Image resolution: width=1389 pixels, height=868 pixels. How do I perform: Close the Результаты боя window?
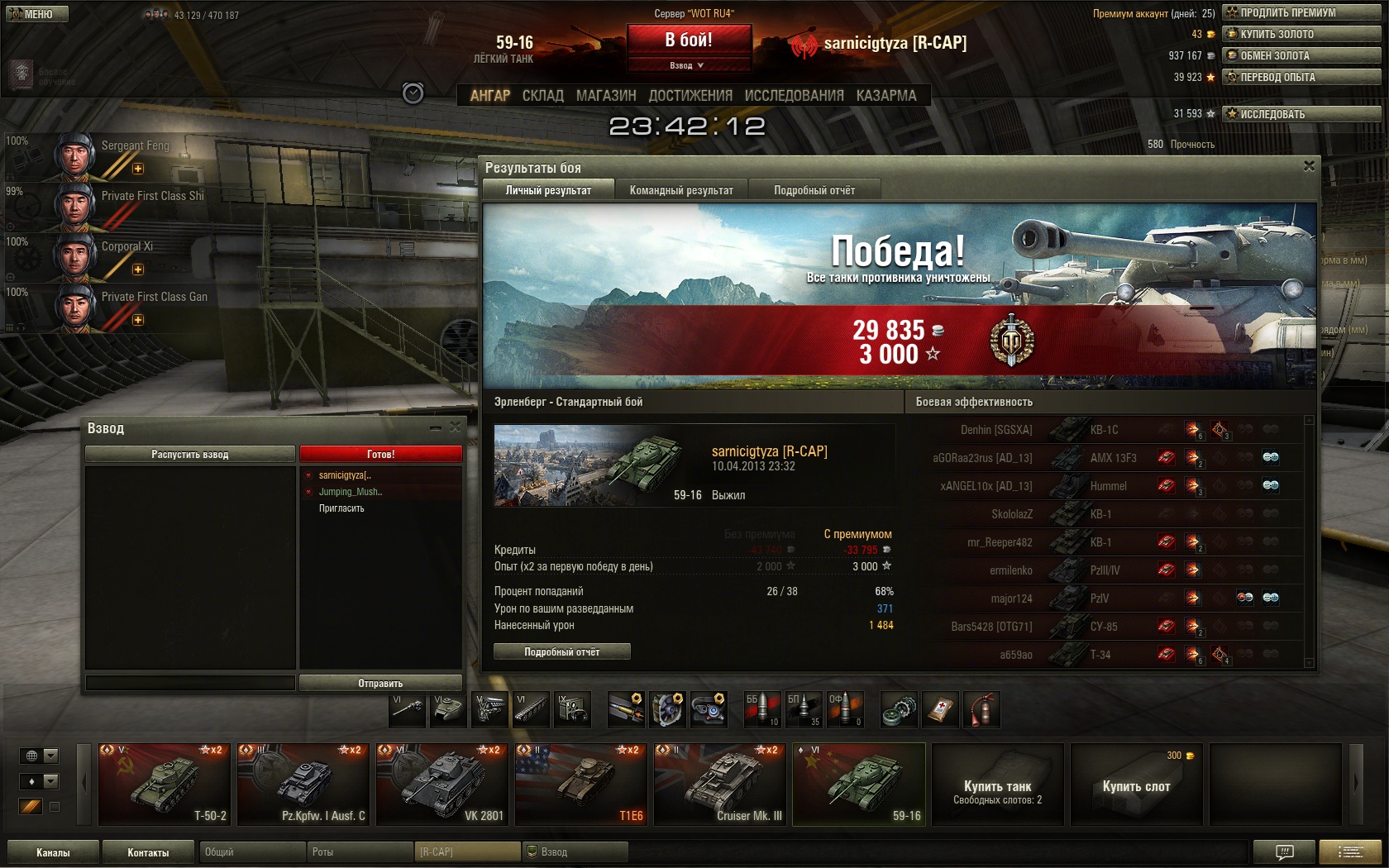click(1309, 166)
